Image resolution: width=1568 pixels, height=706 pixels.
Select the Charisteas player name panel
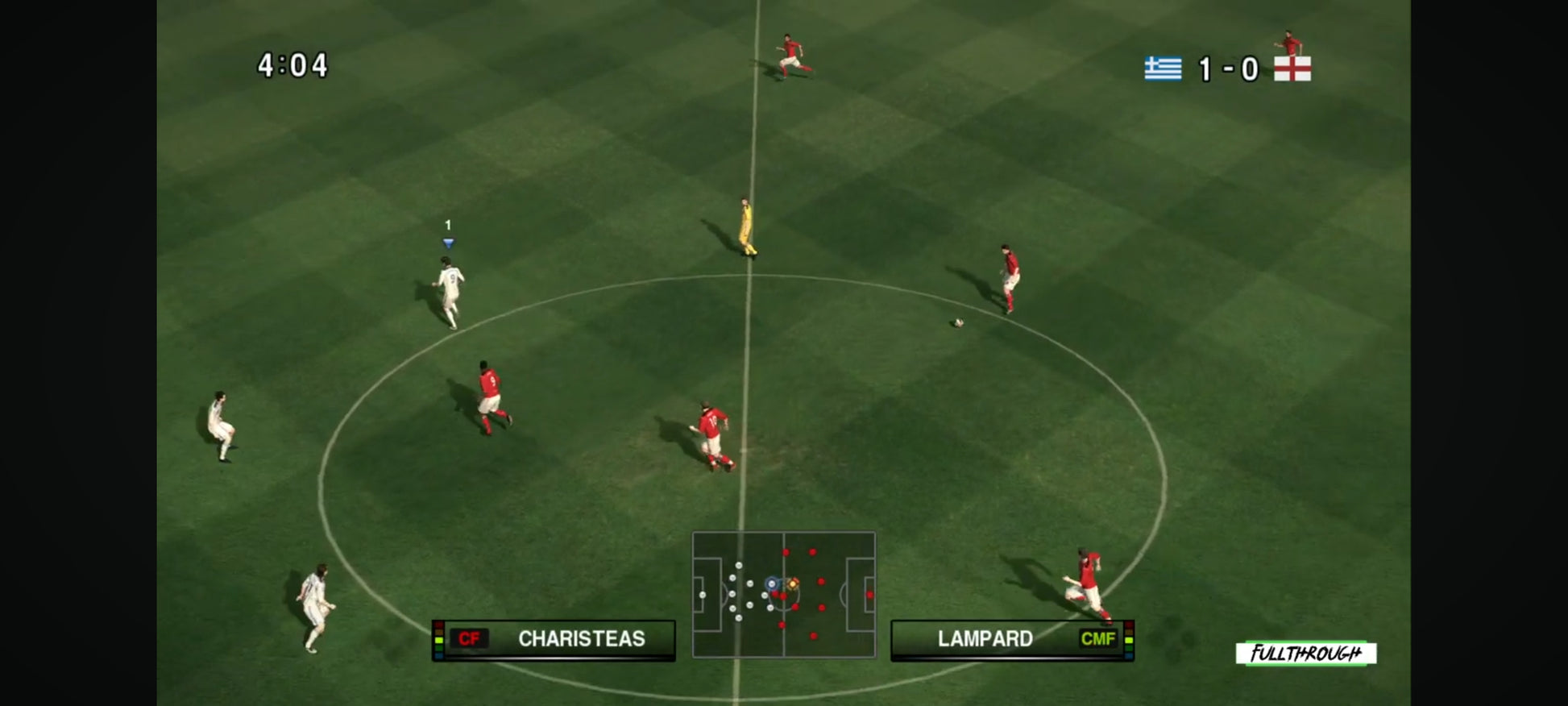tap(554, 639)
